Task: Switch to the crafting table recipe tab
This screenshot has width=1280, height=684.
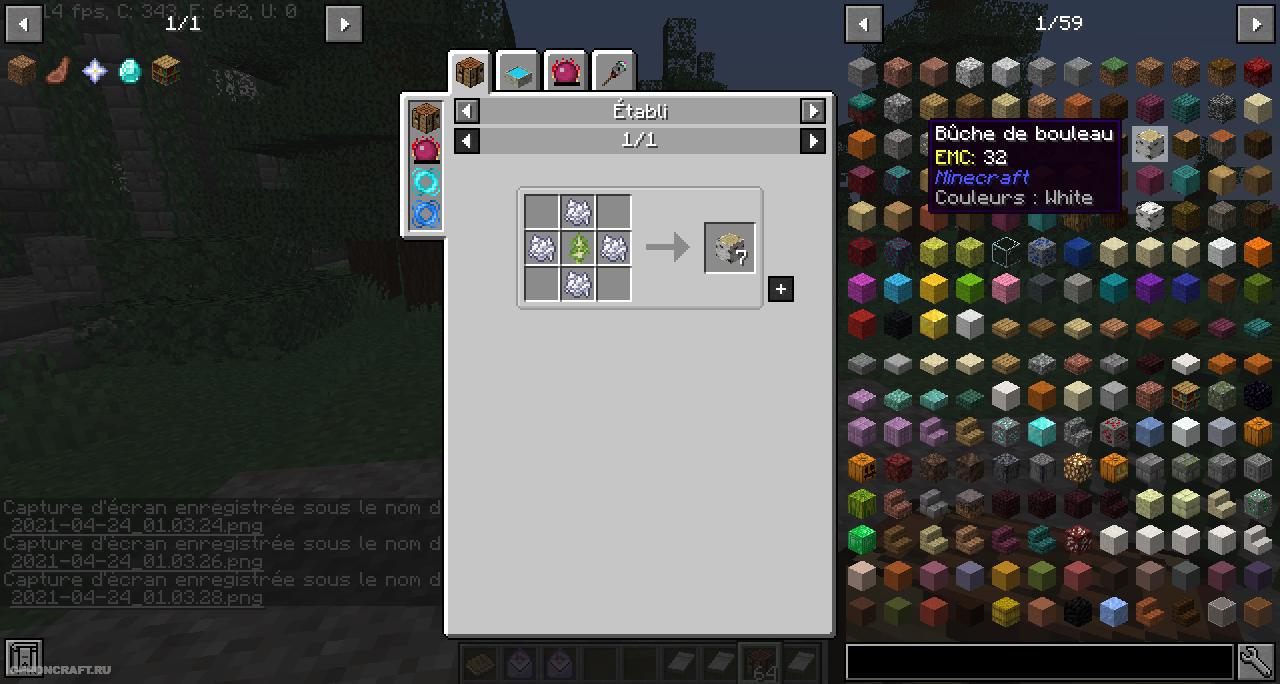Action: (x=470, y=71)
